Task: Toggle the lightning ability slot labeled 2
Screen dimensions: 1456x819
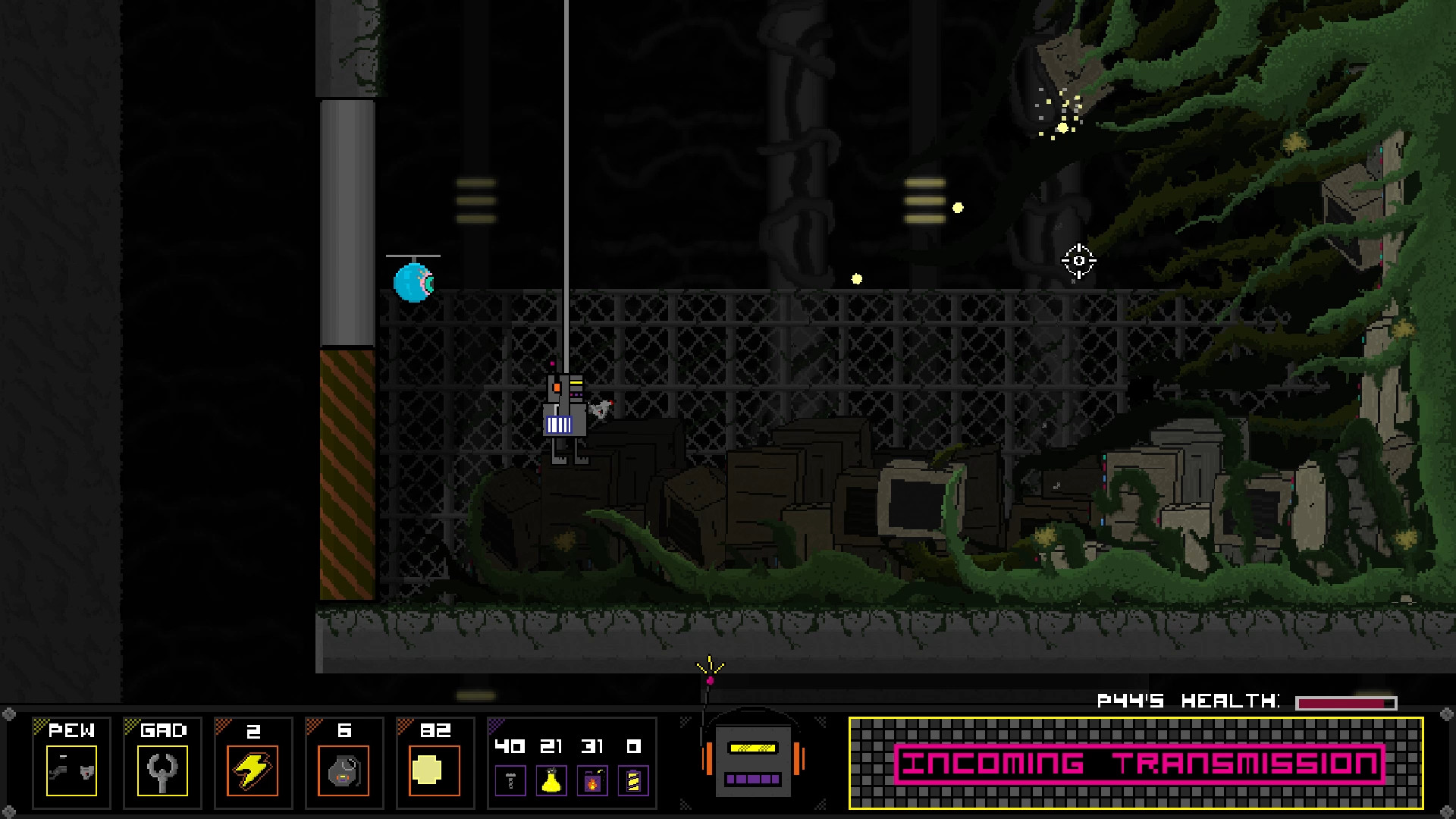Action: (x=254, y=762)
